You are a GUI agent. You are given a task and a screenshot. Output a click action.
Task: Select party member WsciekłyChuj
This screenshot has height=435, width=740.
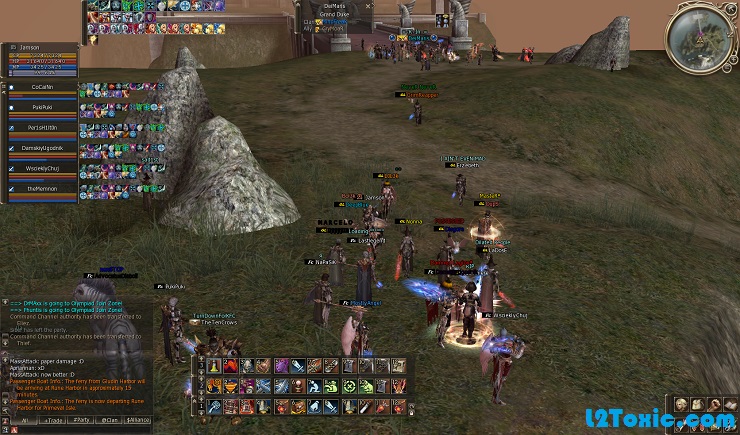[x=42, y=169]
